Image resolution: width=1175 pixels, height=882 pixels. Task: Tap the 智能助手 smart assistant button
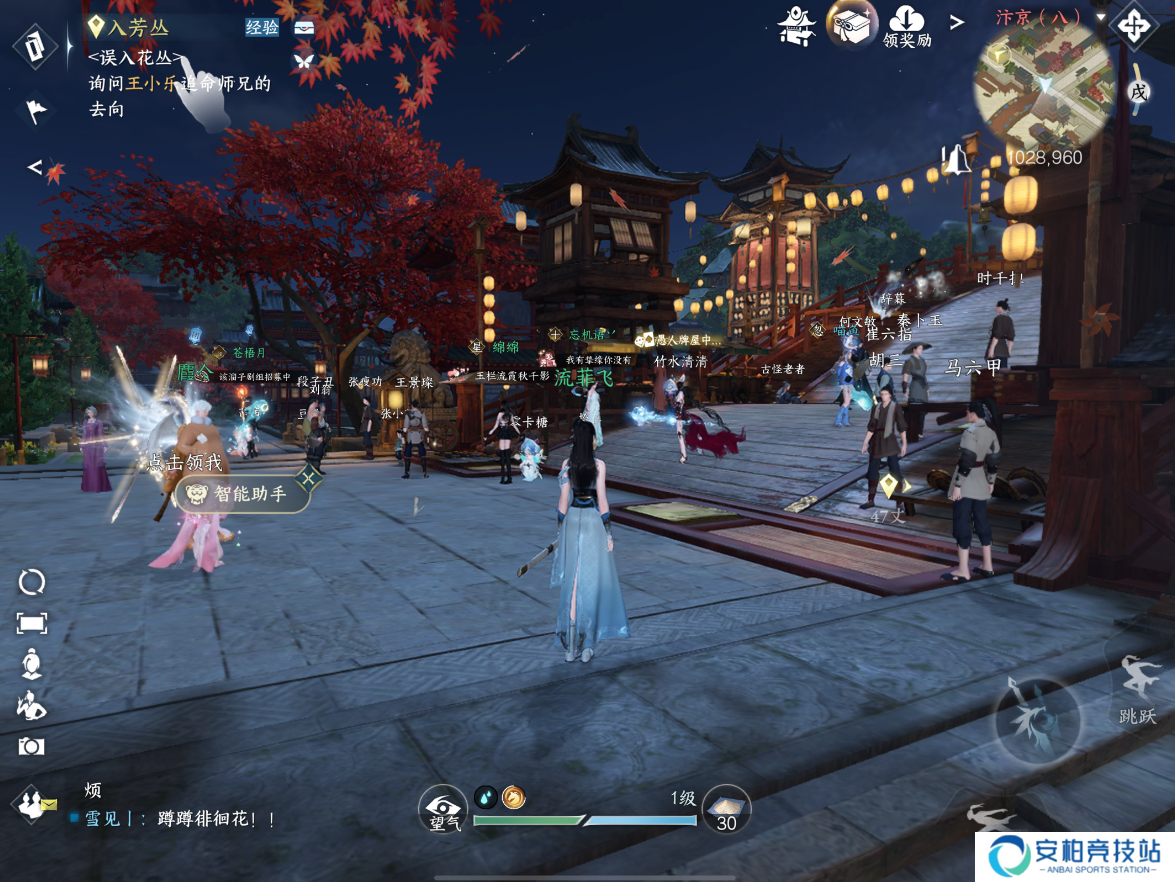pos(242,493)
